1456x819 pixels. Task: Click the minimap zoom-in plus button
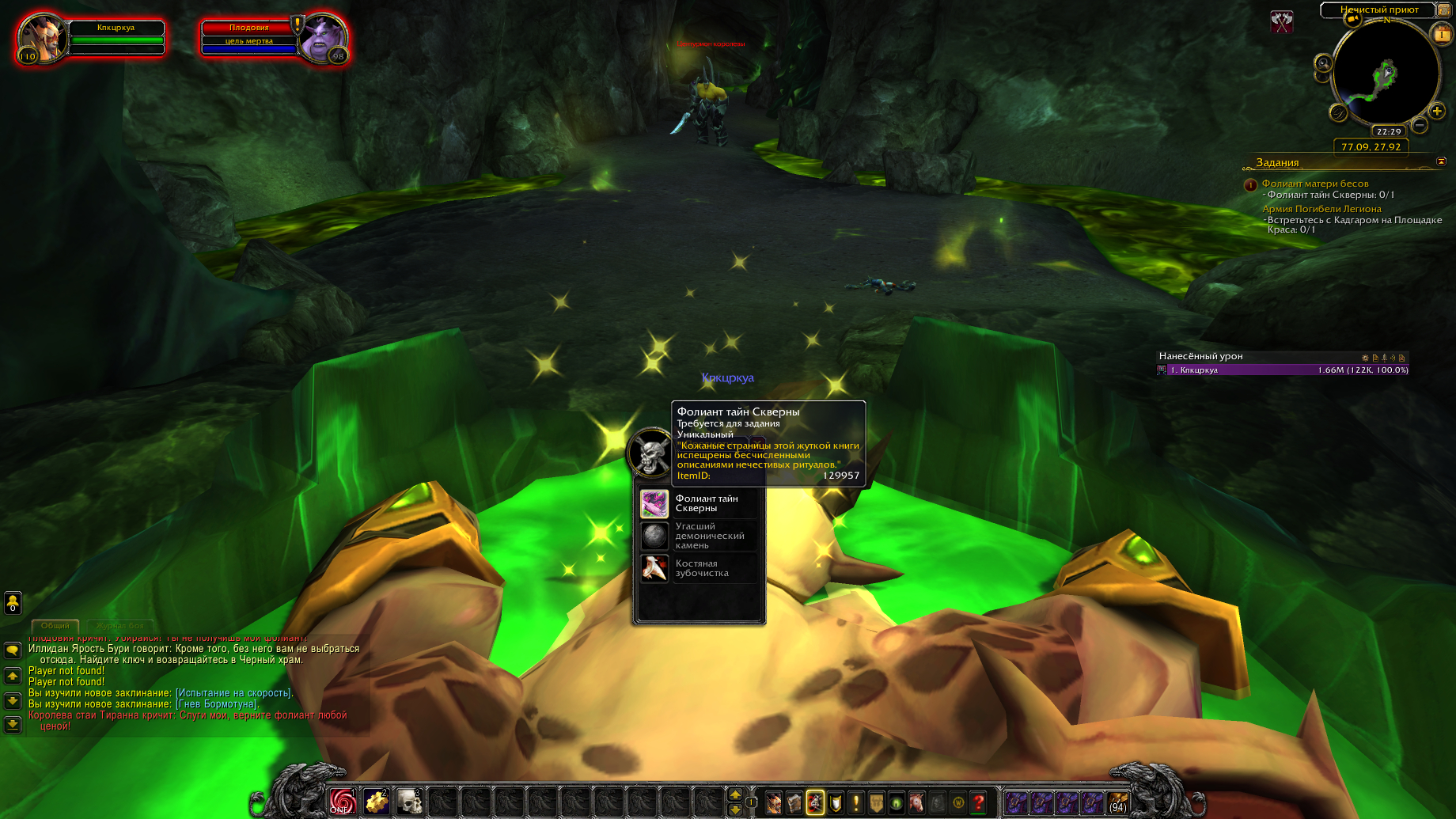pyautogui.click(x=1437, y=112)
